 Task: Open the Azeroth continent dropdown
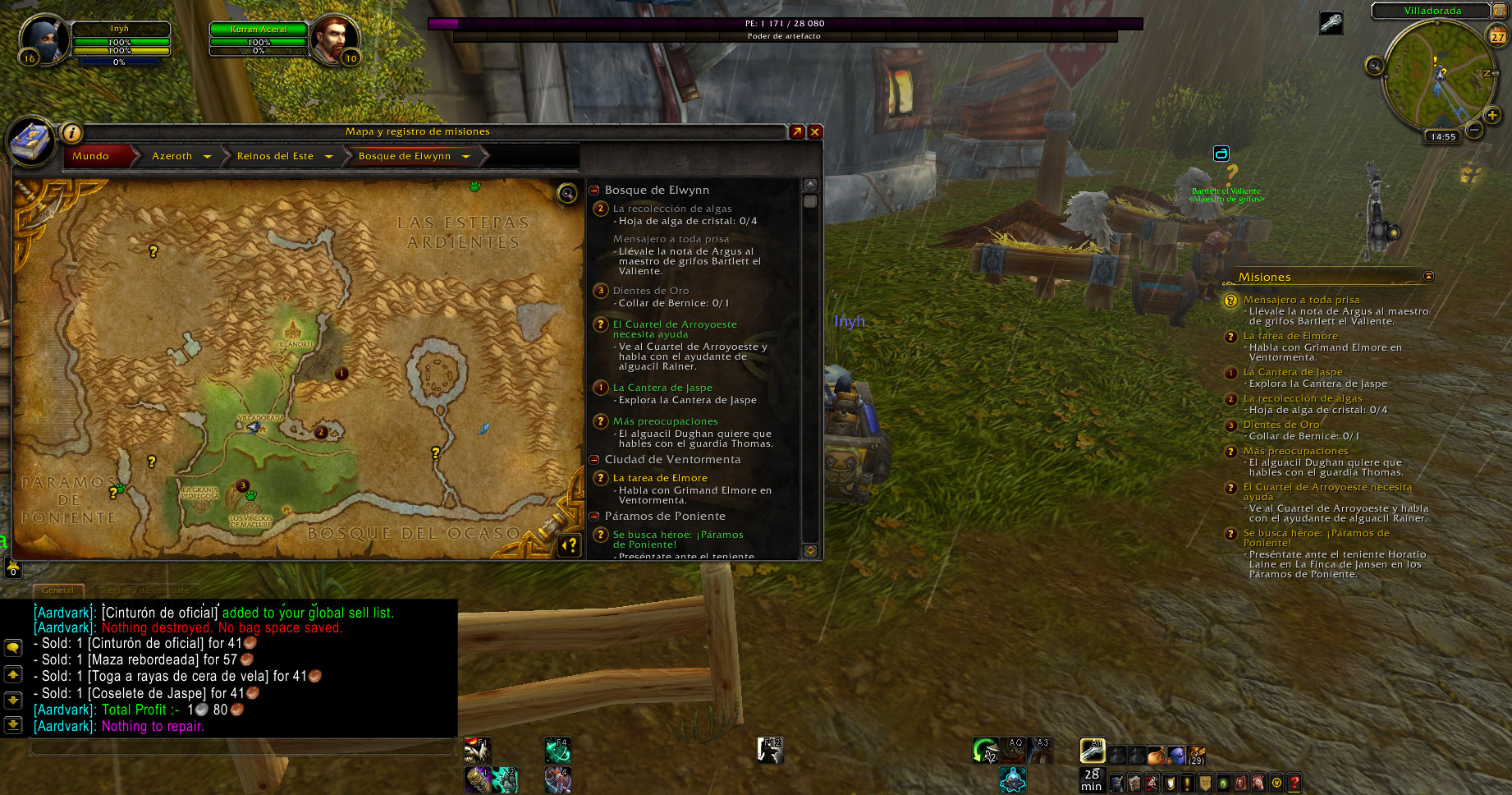[x=207, y=156]
